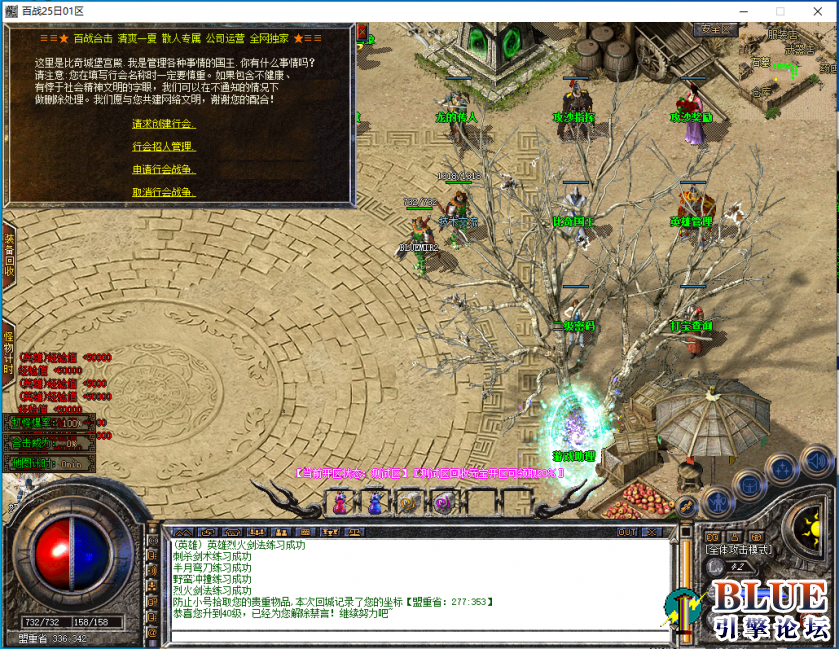
Task: Pick the 申请行会战争 option
Action: click(163, 169)
